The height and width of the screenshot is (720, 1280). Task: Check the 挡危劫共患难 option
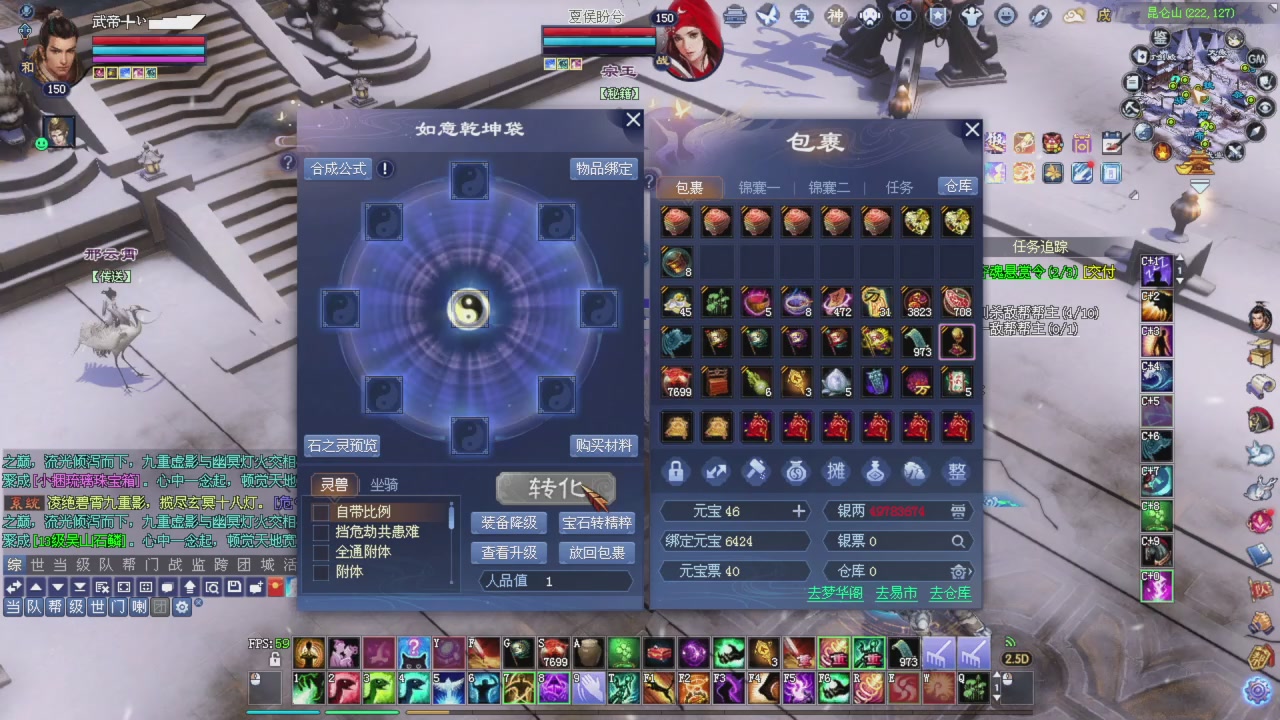point(321,531)
